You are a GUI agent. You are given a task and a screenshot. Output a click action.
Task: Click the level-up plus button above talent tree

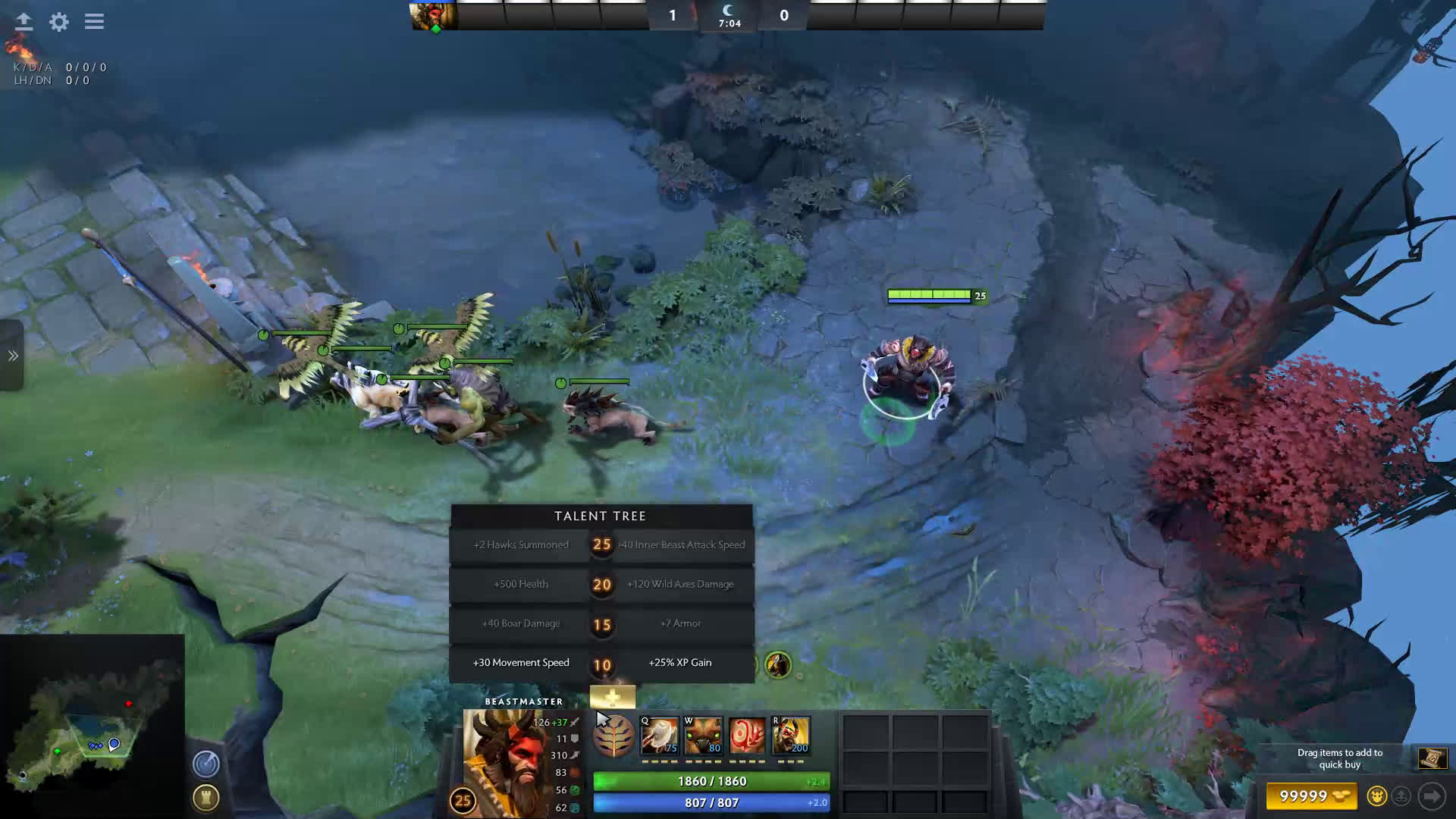coord(612,697)
